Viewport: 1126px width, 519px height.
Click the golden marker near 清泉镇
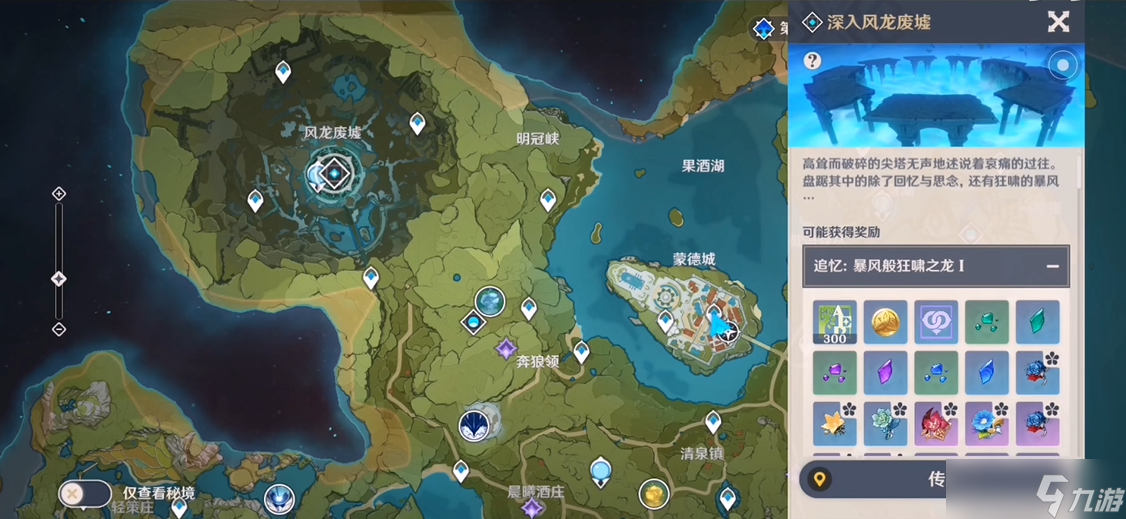pyautogui.click(x=654, y=493)
